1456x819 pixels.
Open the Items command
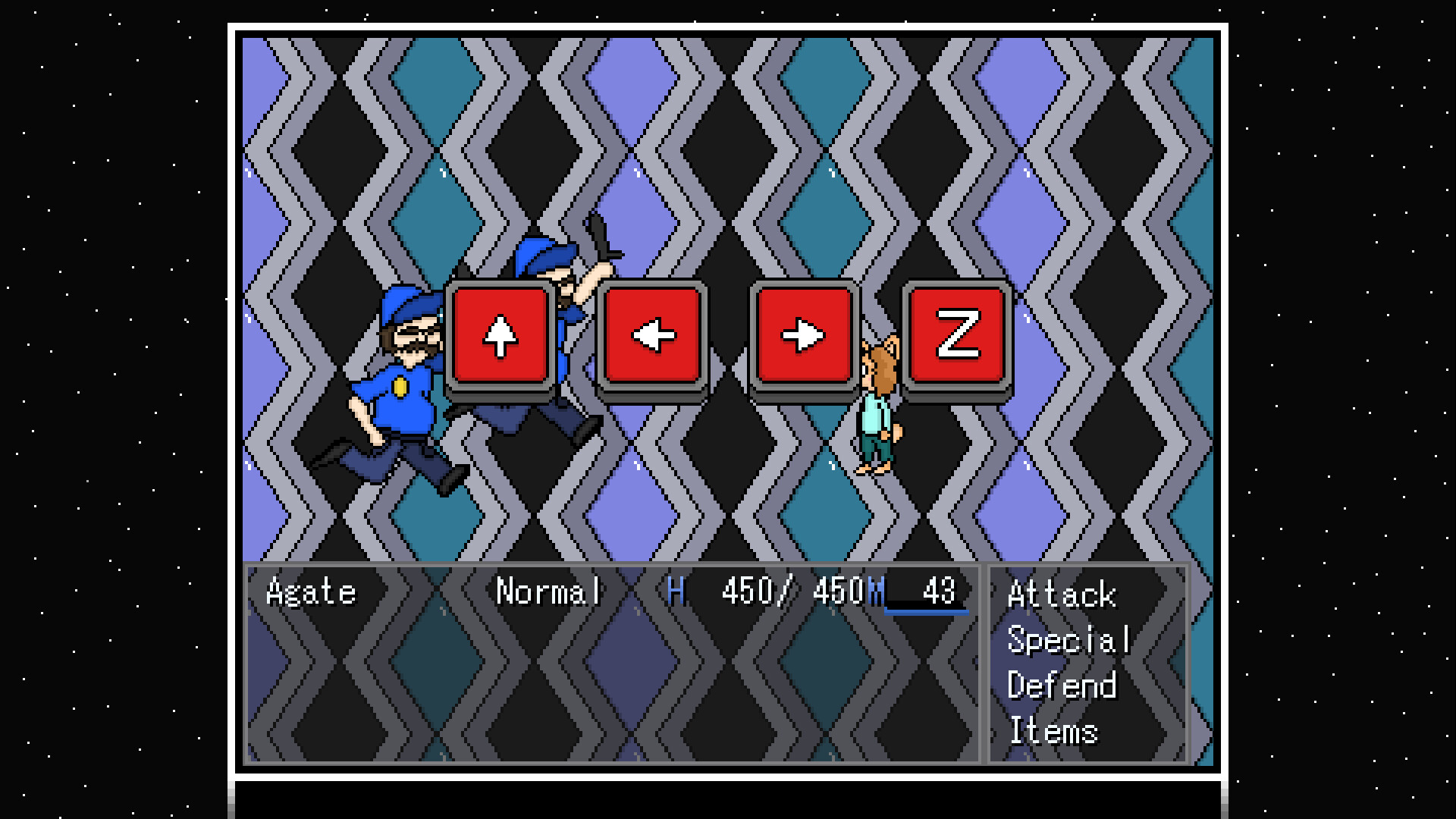[x=1054, y=730]
